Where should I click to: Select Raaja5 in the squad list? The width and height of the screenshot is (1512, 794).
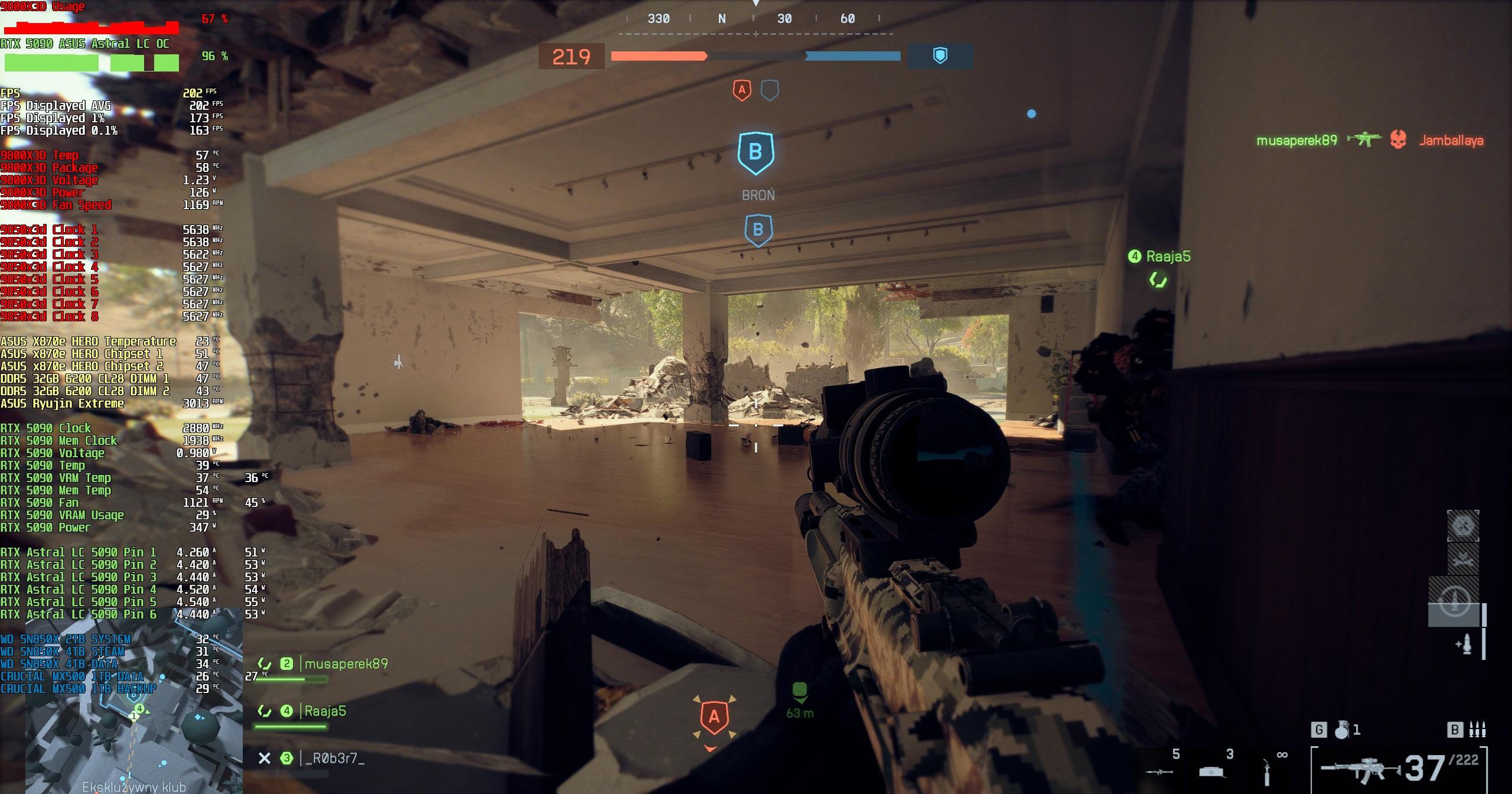click(324, 711)
